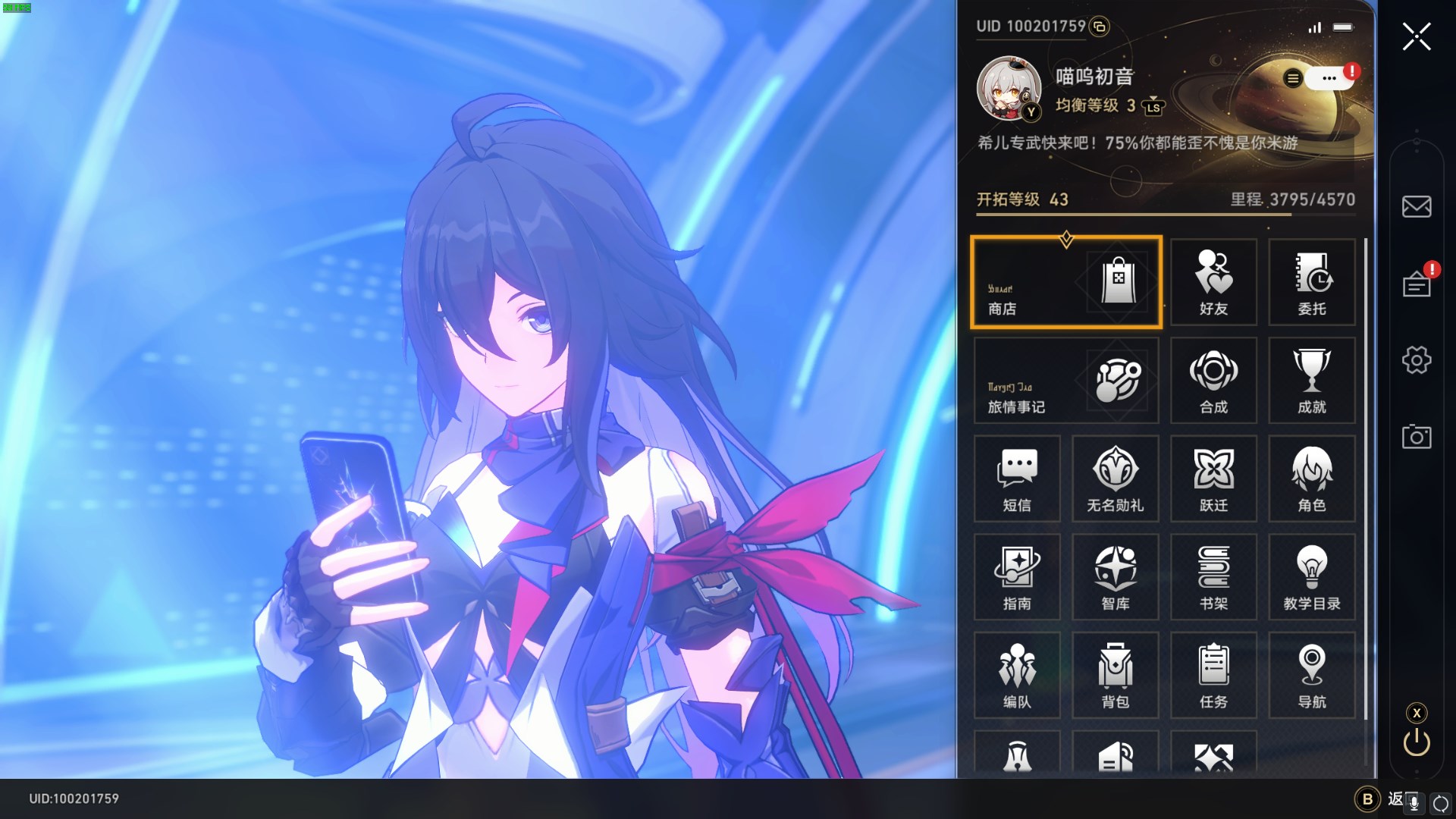This screenshot has height=819, width=1456.
Task: Open the 无名勋礼 Nameless Honor pass
Action: pos(1115,479)
